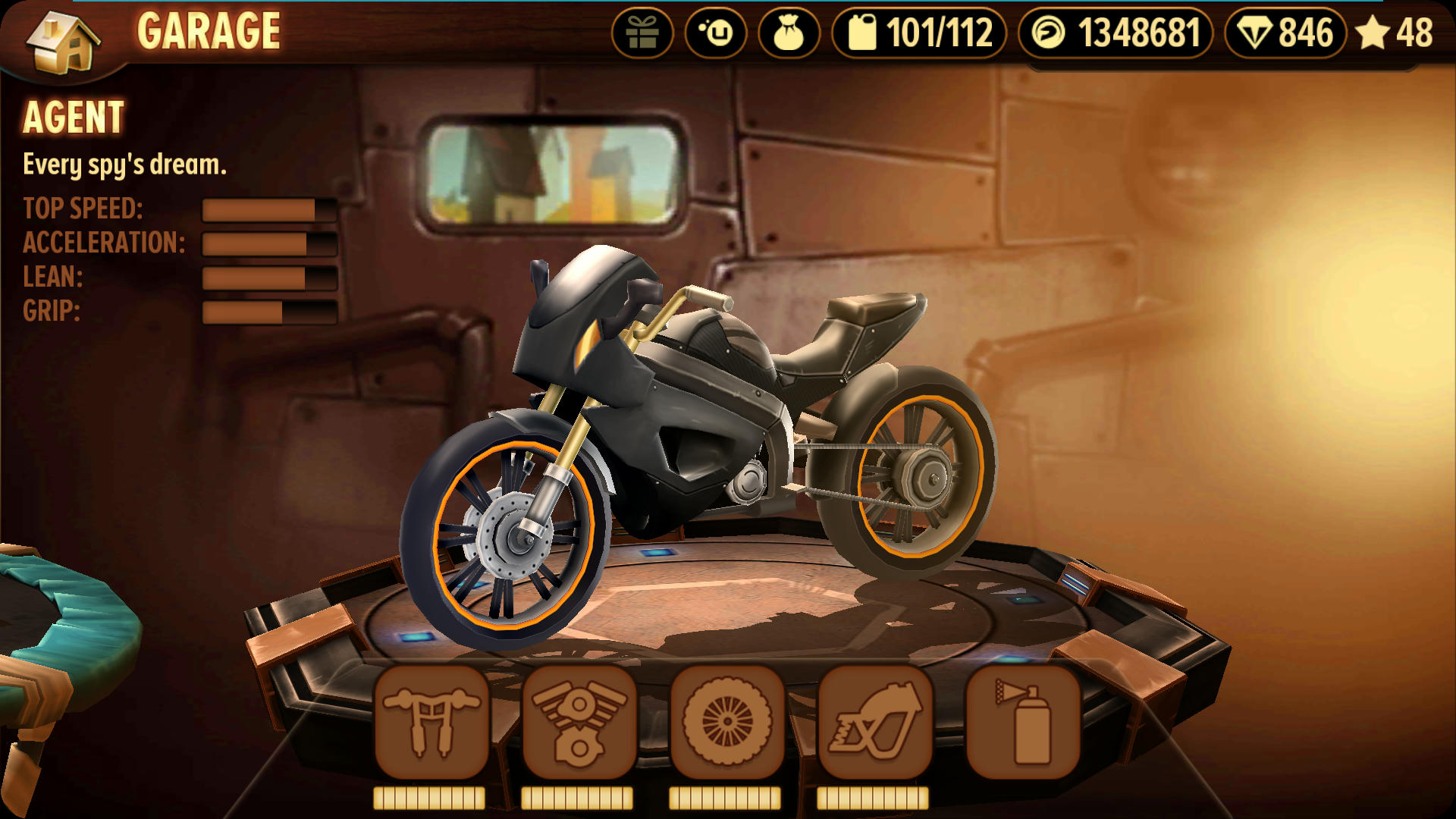Open the frame upgrade part

click(x=874, y=722)
